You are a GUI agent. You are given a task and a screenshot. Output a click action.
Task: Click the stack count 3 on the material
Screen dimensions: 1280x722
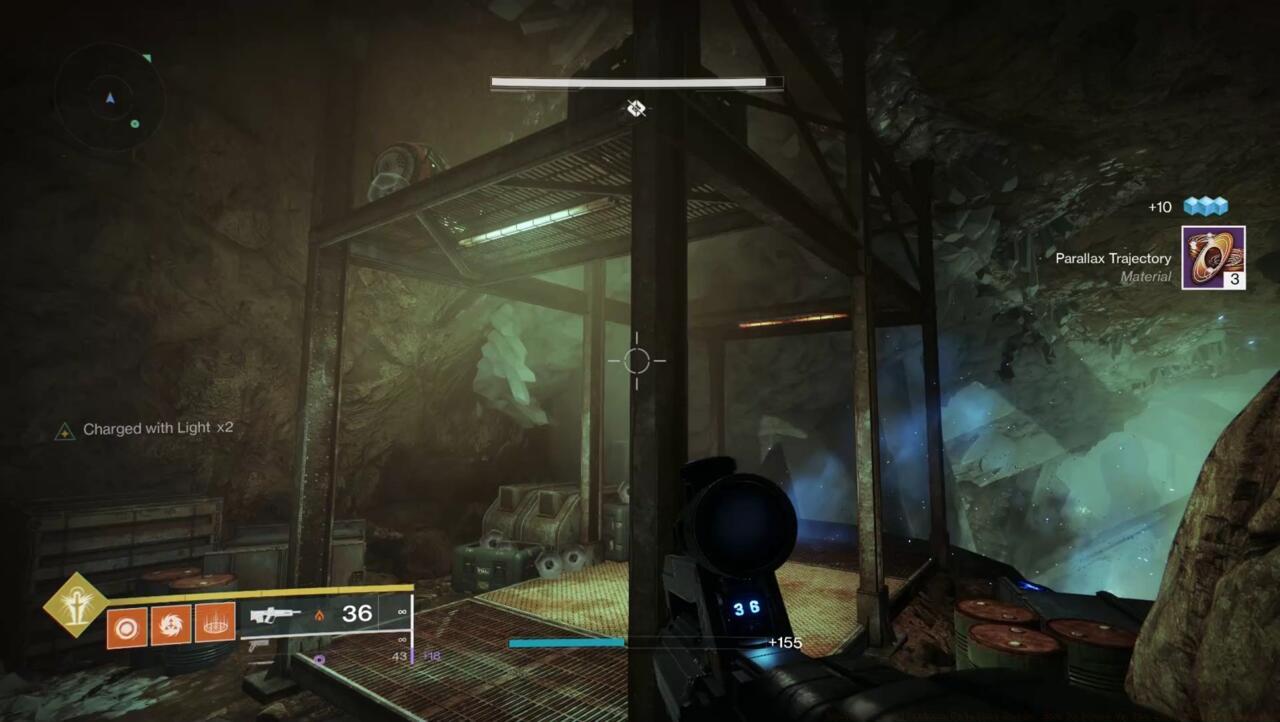[x=1235, y=281]
